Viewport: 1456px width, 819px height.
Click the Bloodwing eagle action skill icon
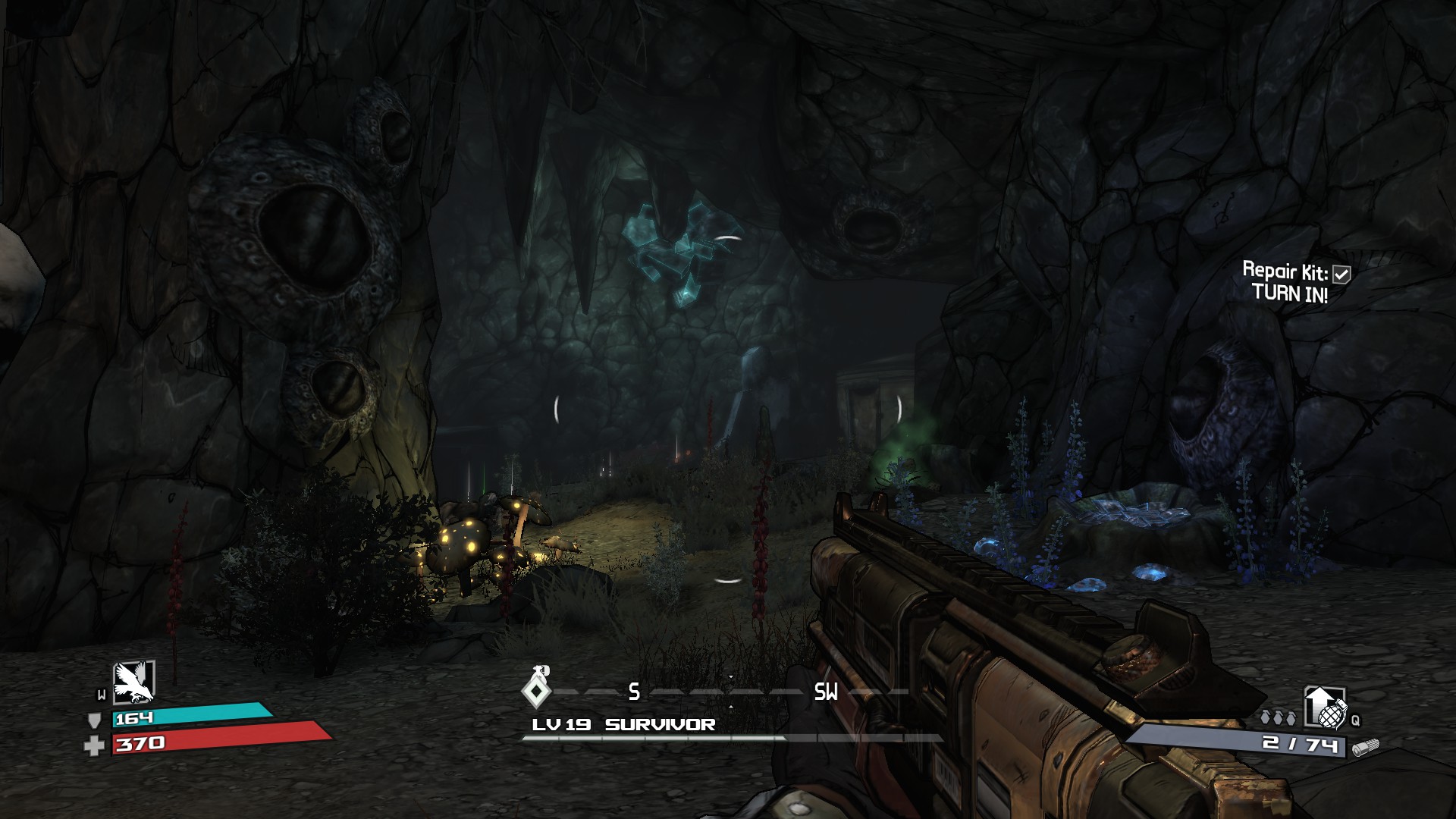tap(133, 681)
